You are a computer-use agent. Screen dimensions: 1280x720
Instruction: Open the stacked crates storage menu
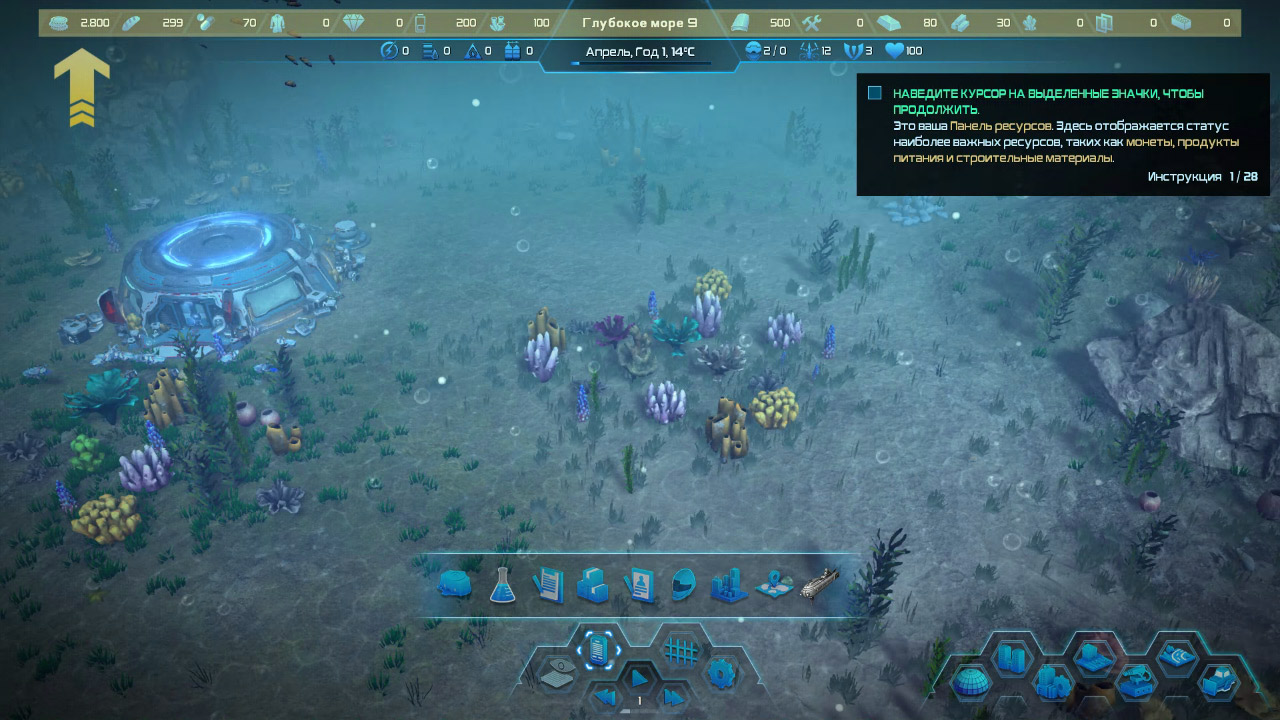pos(593,585)
